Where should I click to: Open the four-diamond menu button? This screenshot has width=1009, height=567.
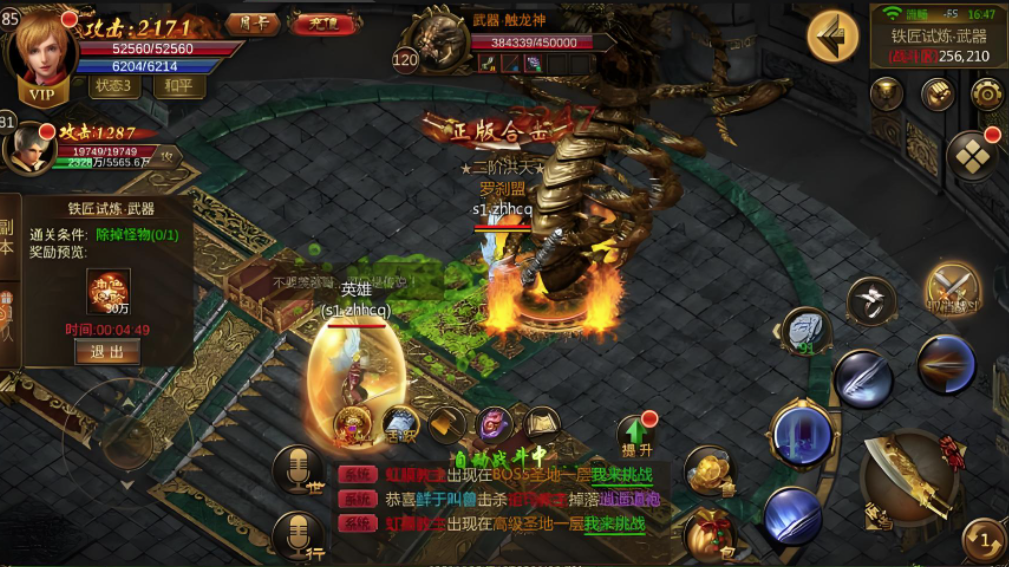pyautogui.click(x=972, y=157)
